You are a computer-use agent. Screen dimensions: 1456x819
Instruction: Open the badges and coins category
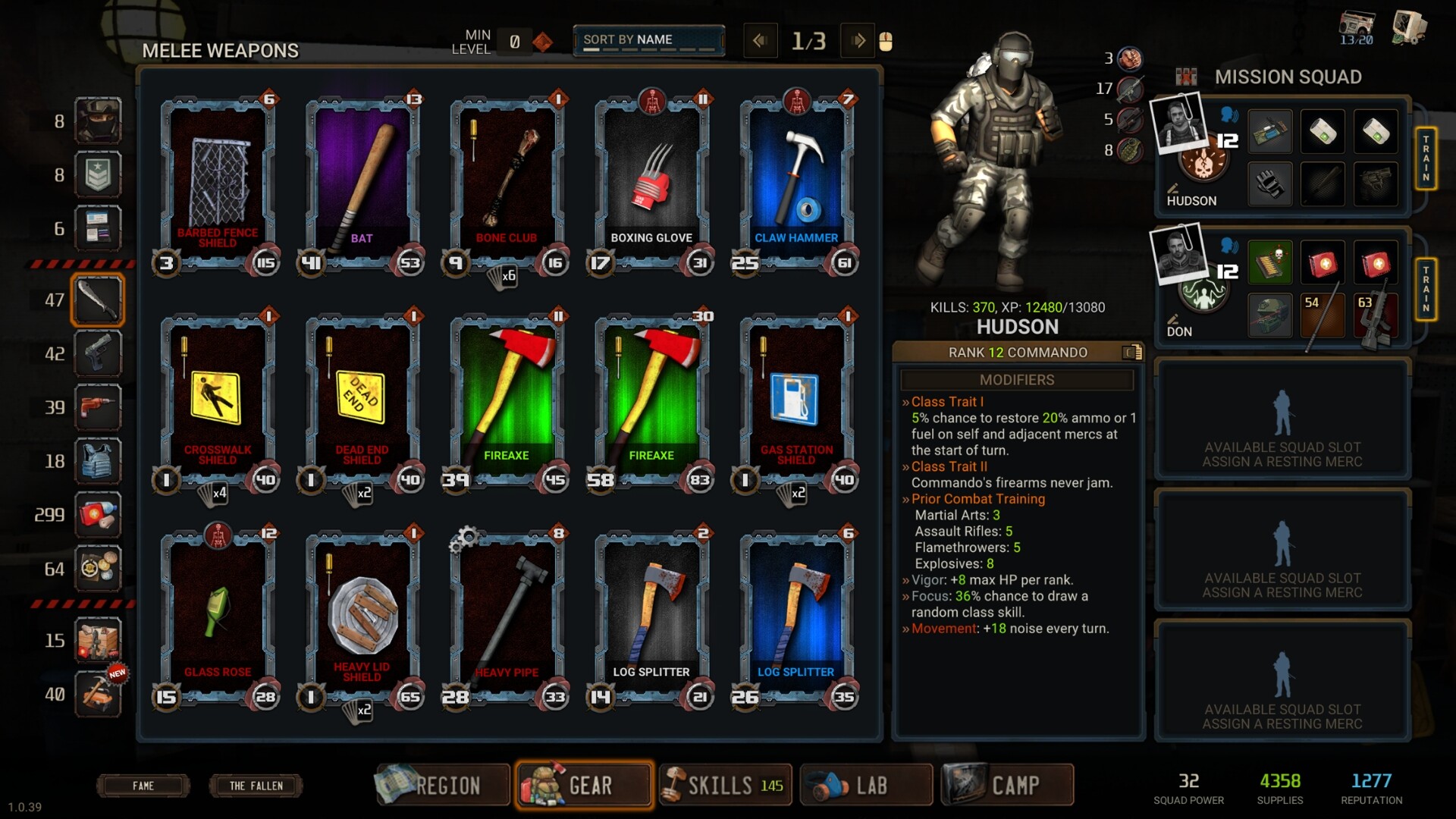(x=98, y=568)
